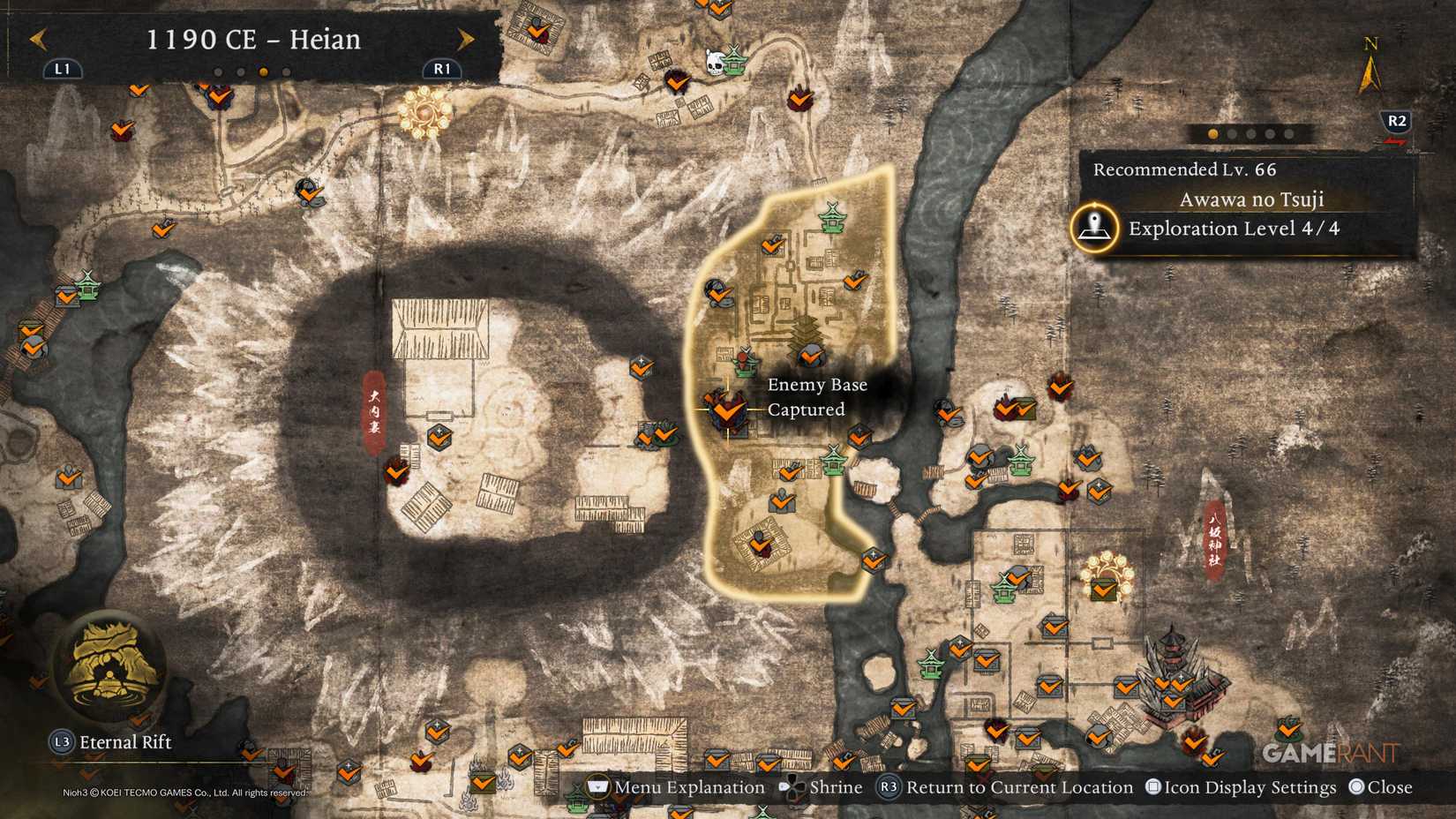Click the map pin icon in the Awawa no Tsuji panel
The image size is (1456, 819).
click(x=1094, y=228)
